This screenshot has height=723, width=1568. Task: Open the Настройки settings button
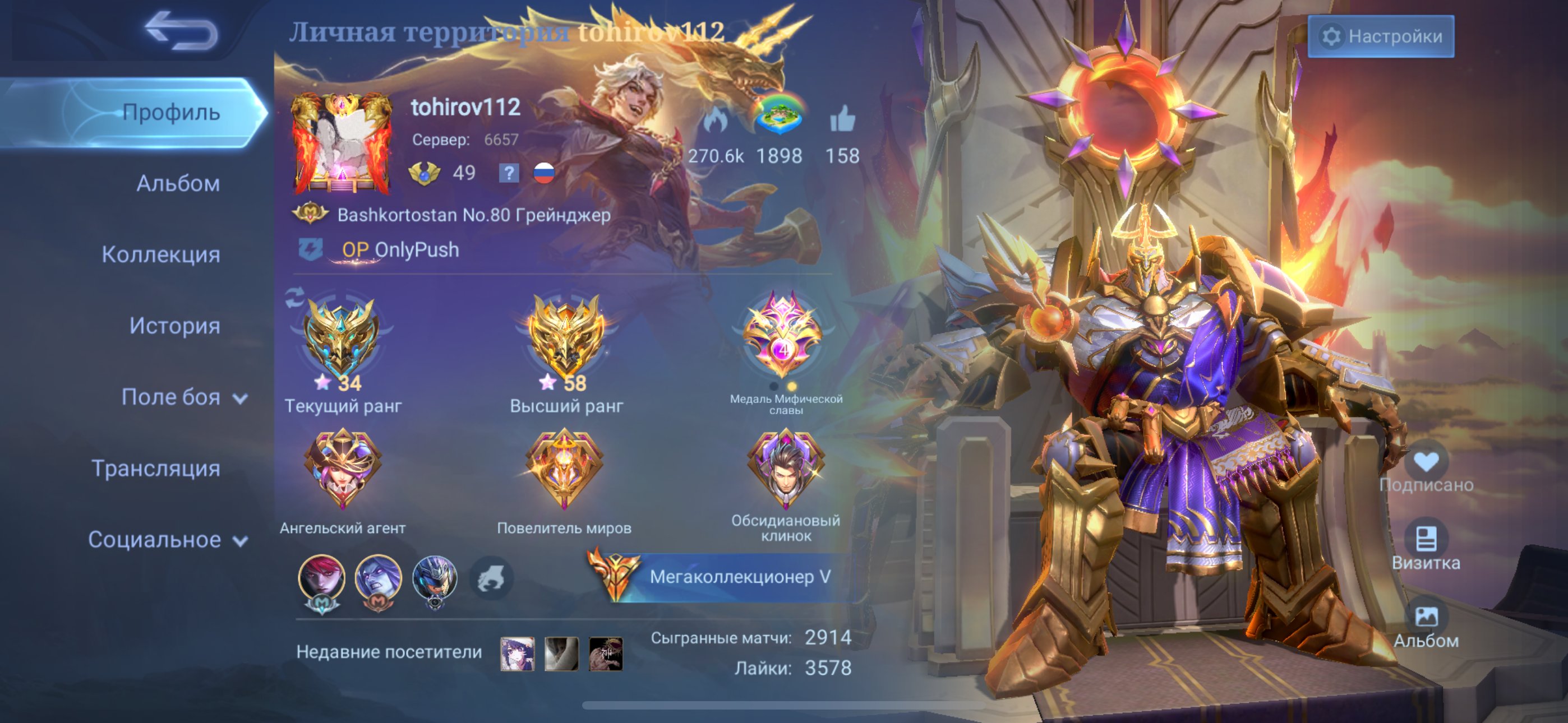1381,36
